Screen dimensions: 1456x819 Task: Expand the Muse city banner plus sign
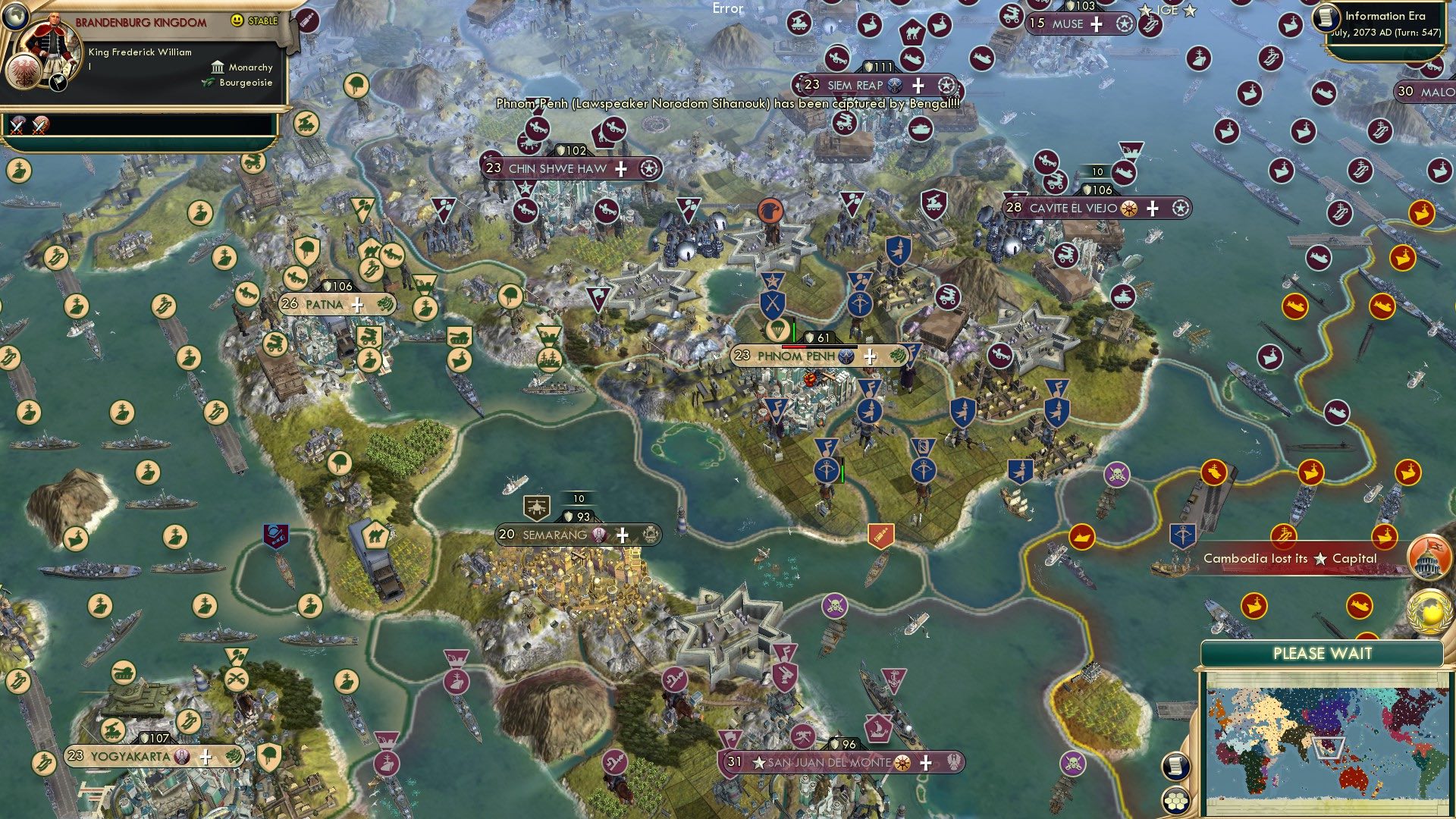[x=1095, y=26]
